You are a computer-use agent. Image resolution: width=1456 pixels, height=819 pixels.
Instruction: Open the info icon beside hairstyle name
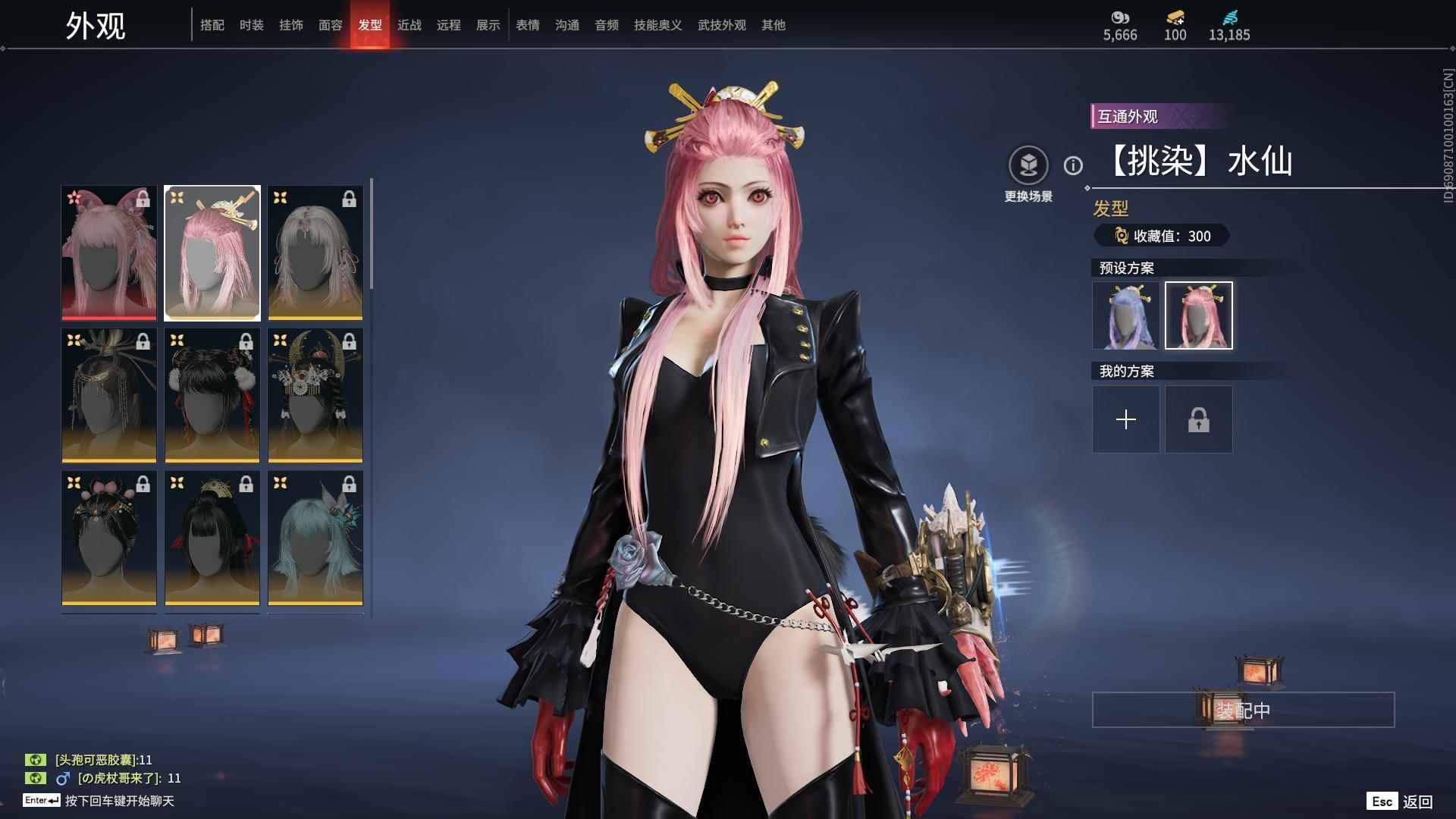[1073, 165]
